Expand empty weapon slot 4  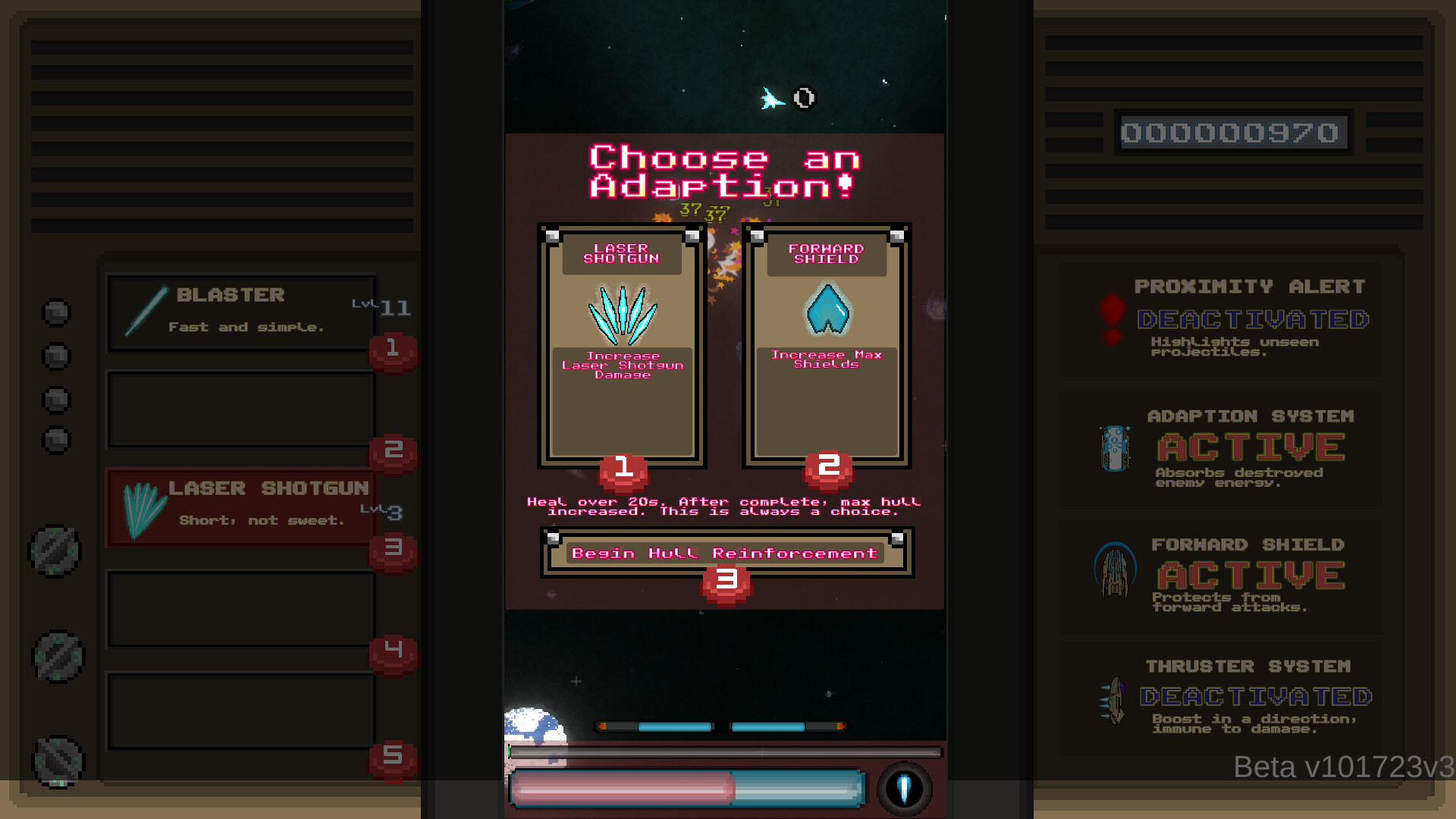click(240, 608)
